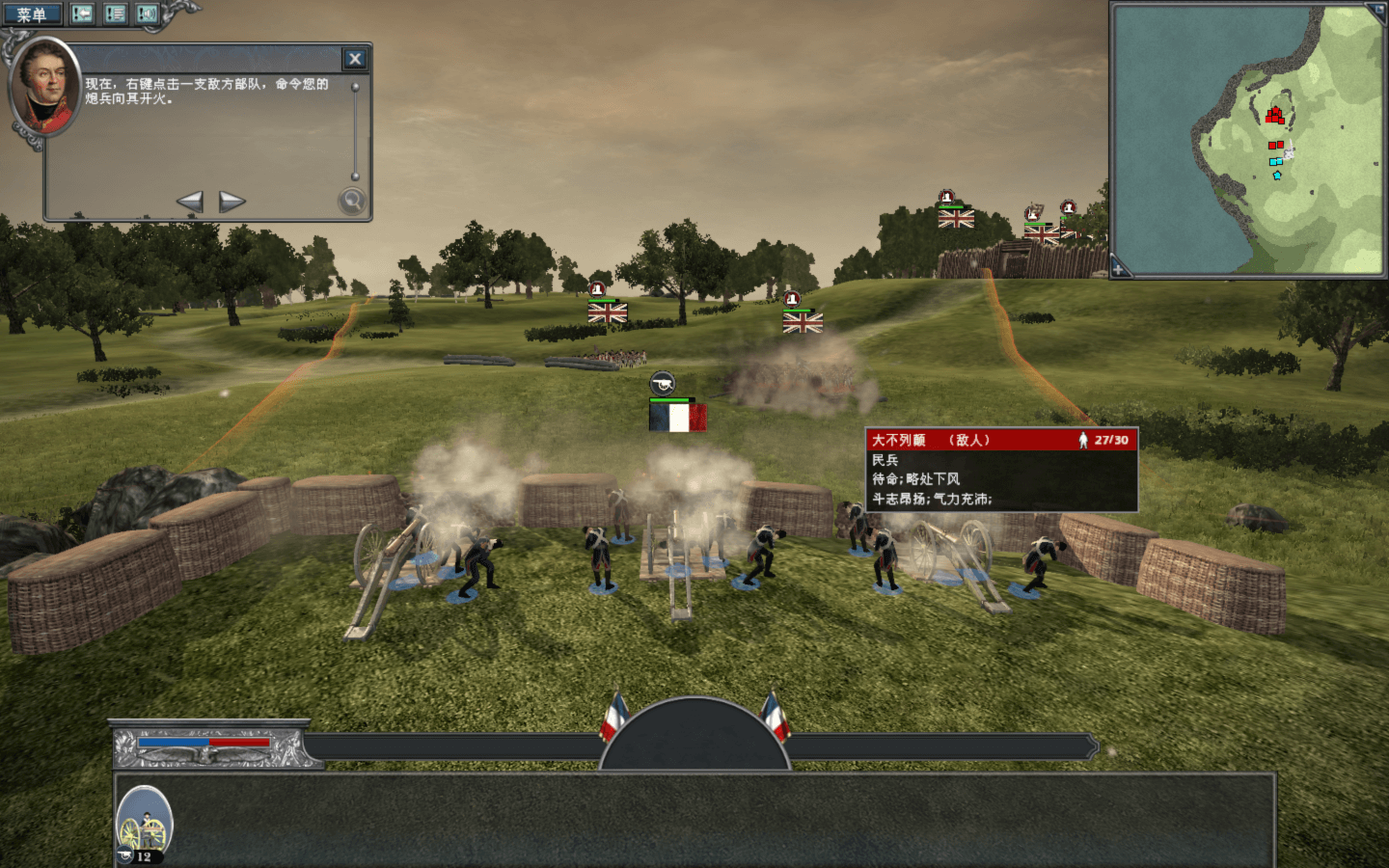This screenshot has width=1389, height=868.
Task: Click the advisor magnifying glass button
Action: (352, 201)
